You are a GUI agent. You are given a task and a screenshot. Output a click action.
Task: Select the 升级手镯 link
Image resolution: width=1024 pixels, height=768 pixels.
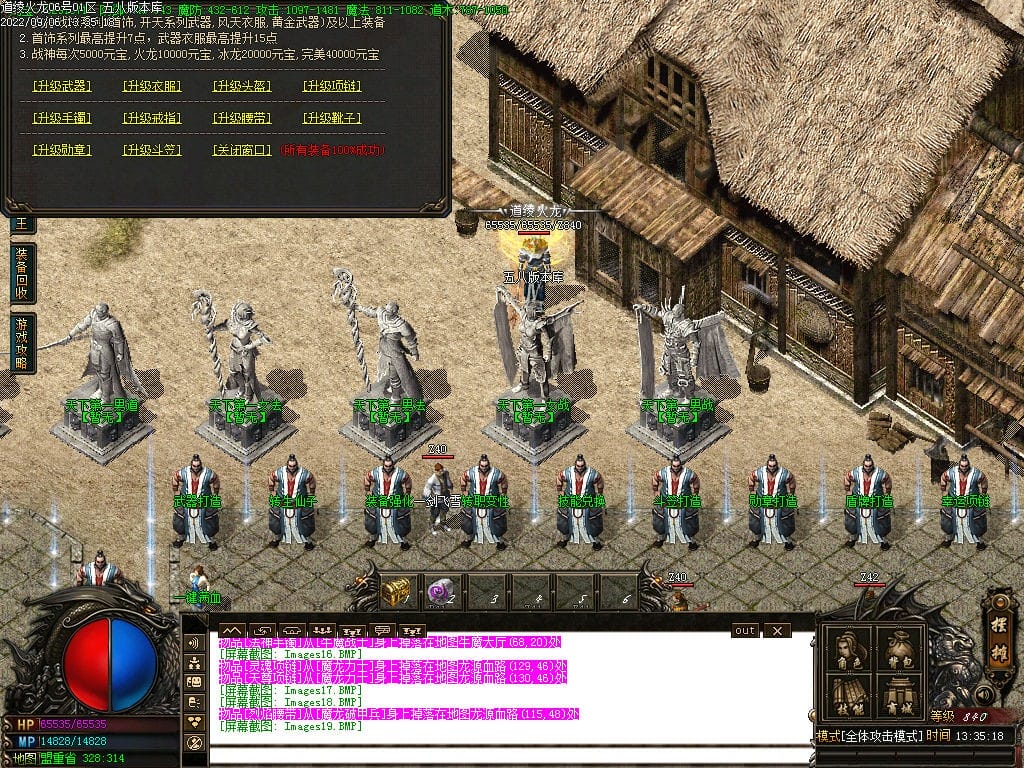pos(62,118)
